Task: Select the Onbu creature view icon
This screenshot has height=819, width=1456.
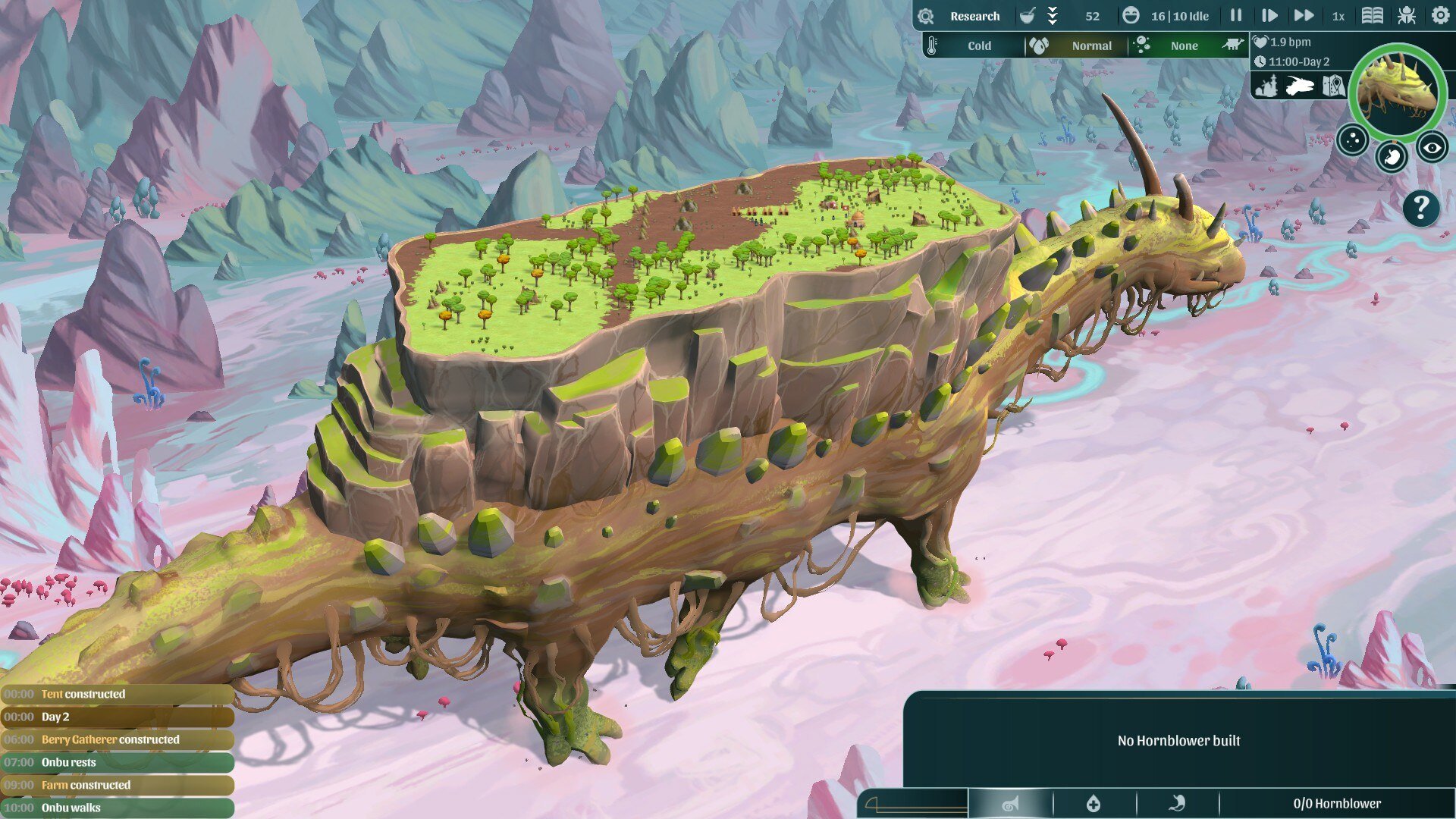Action: (1300, 86)
